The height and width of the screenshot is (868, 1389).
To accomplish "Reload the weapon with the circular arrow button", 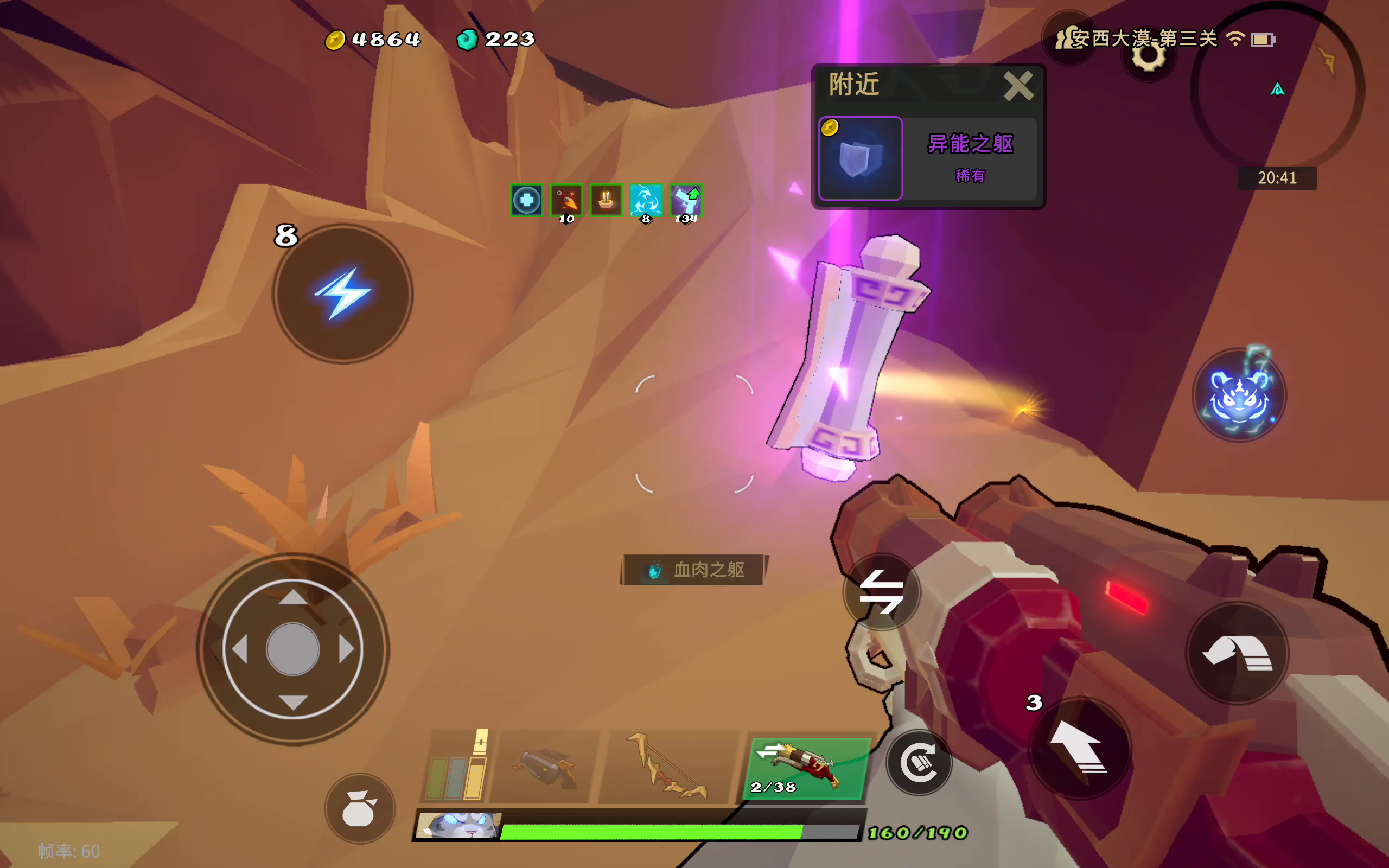I will coord(919,763).
